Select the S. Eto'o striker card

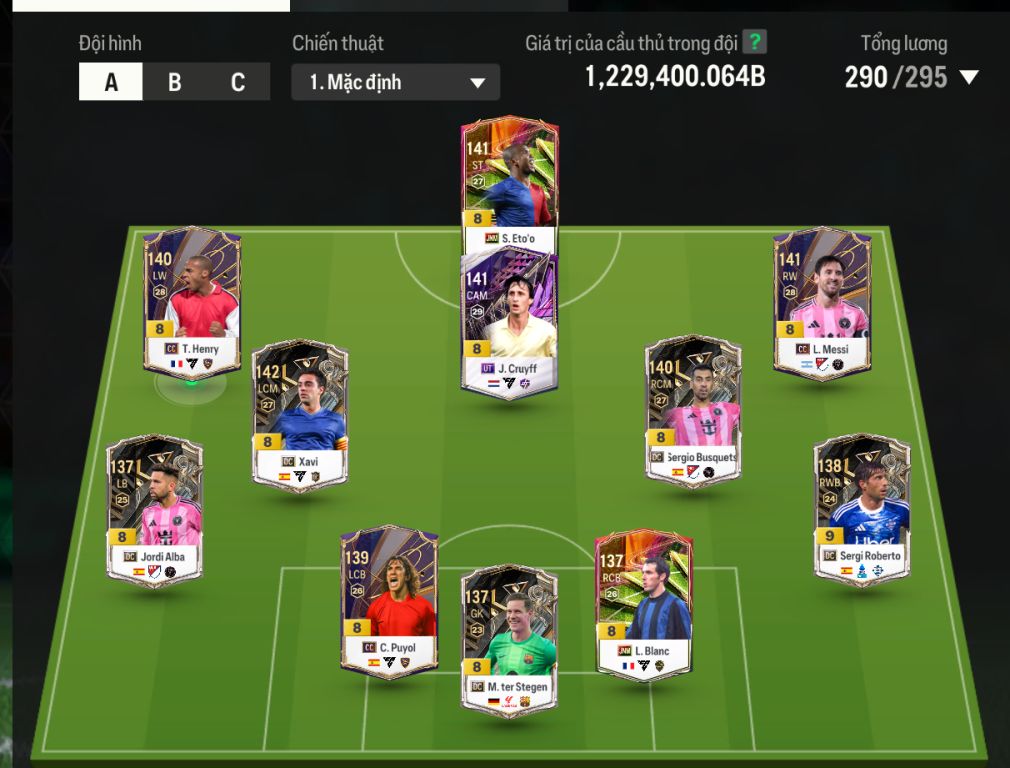pos(509,175)
